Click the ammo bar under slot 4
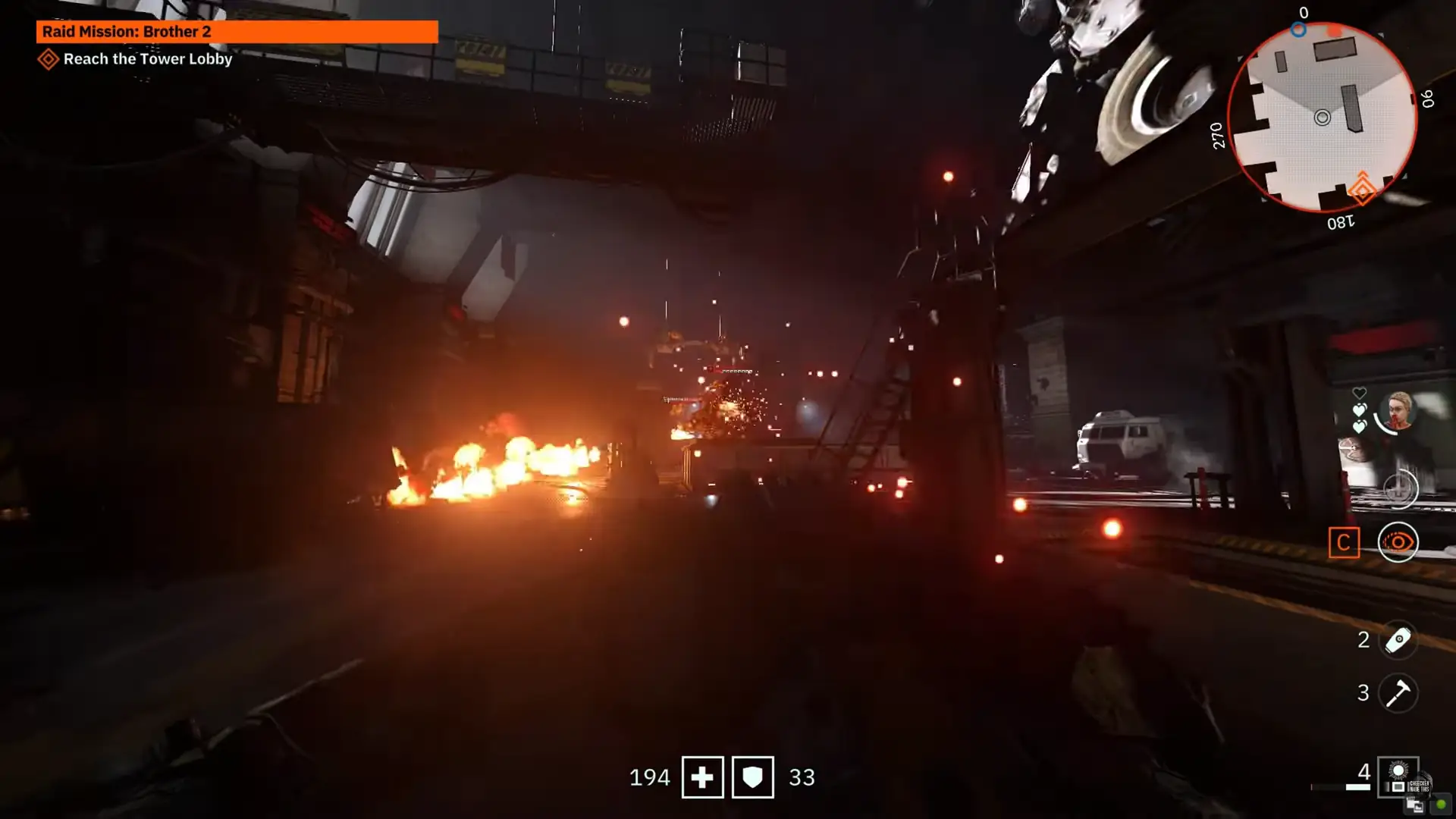This screenshot has width=1456, height=819. click(x=1357, y=788)
